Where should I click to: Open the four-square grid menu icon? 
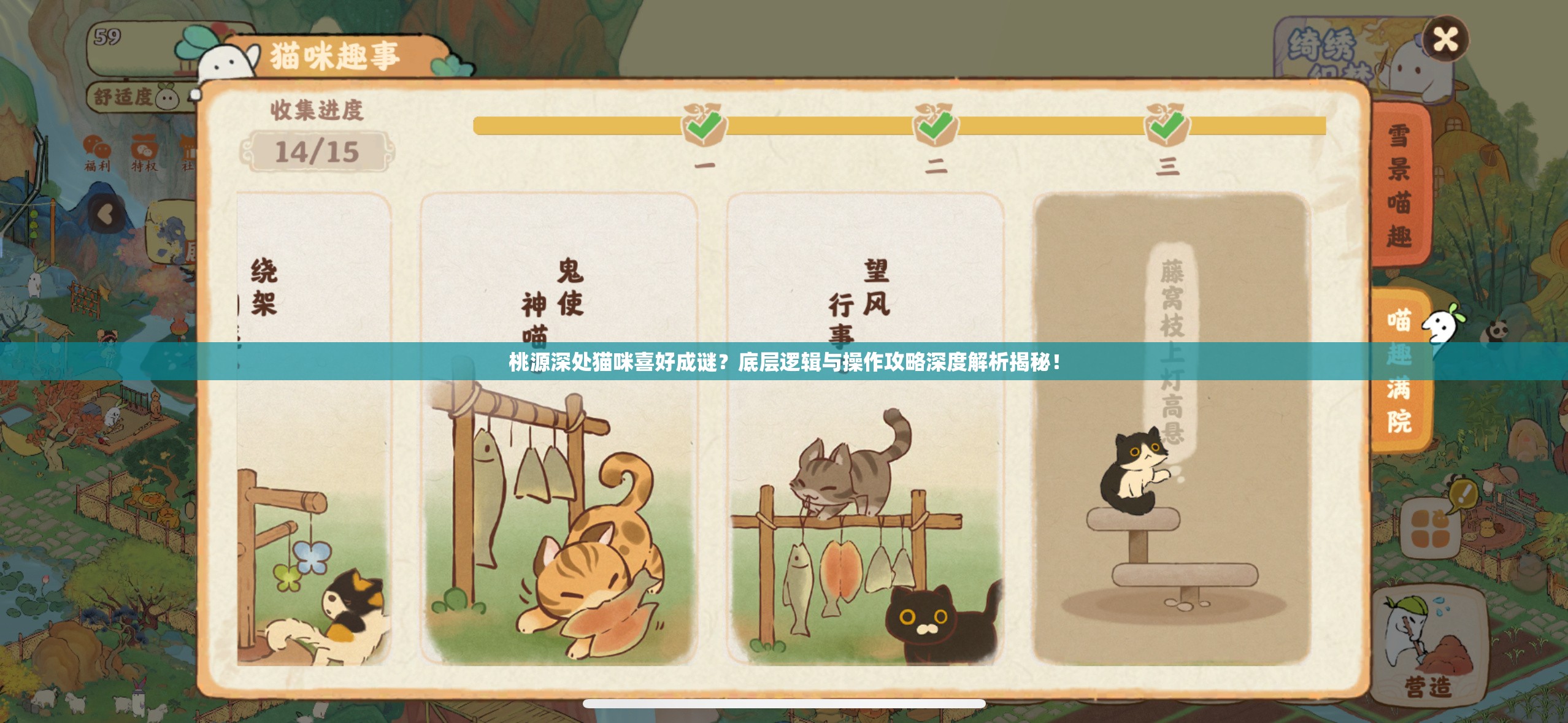(1431, 530)
